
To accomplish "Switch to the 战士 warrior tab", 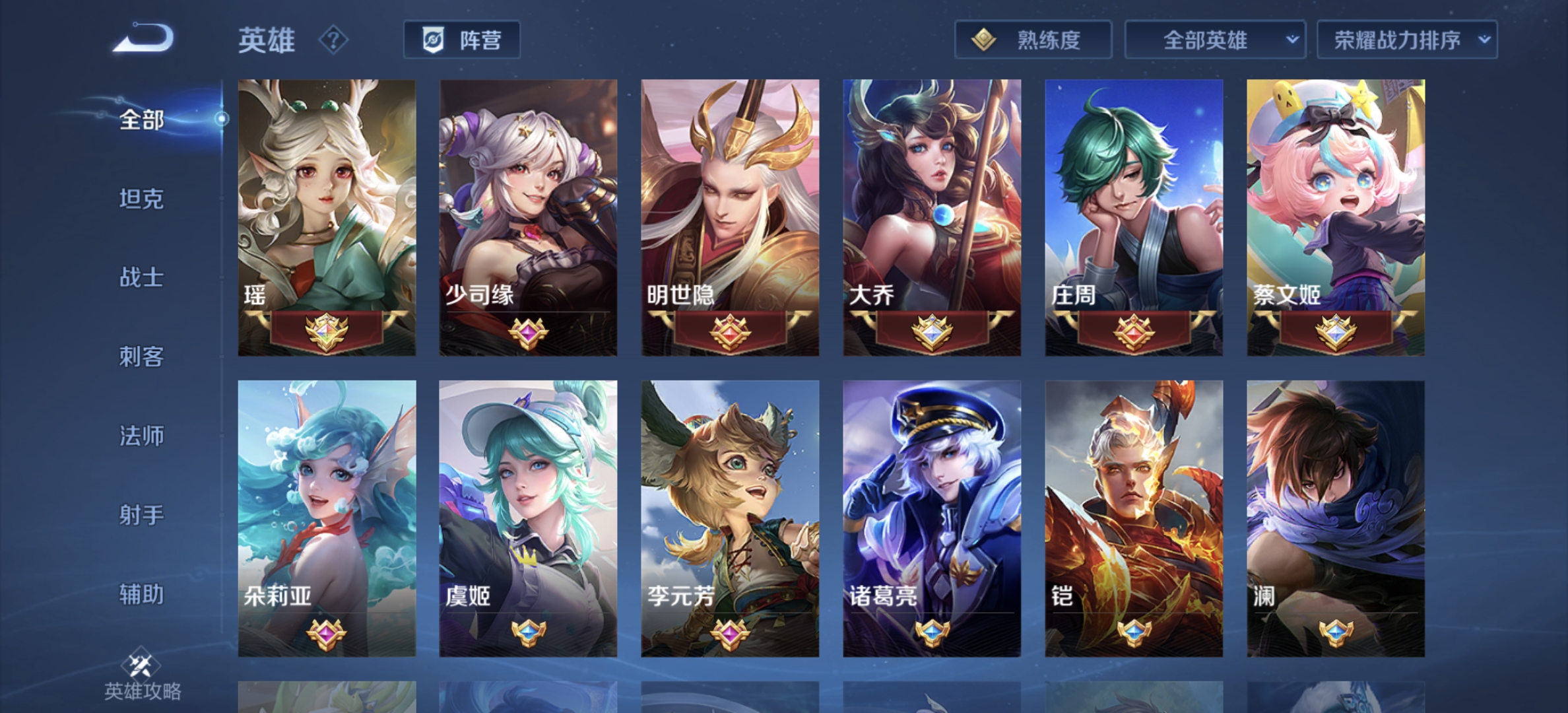I will click(141, 277).
